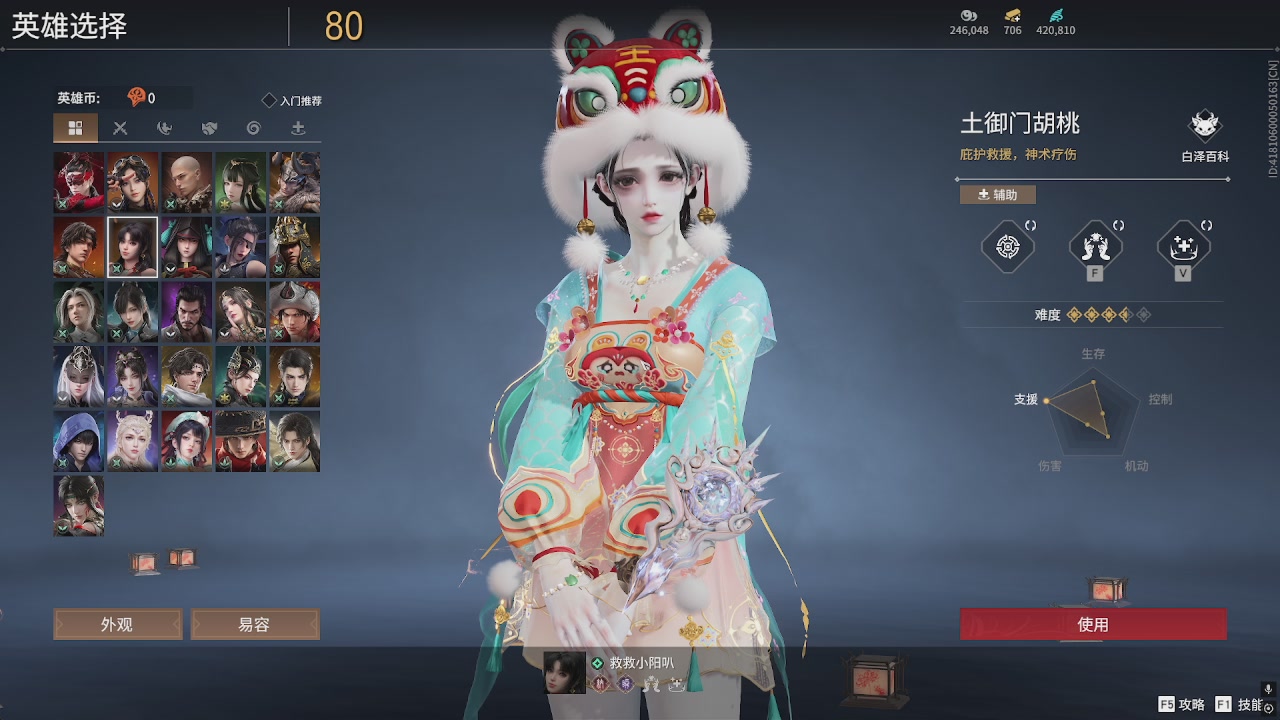Click the moon-shaped hero filter
Viewport: 1280px width, 720px height.
[166, 128]
